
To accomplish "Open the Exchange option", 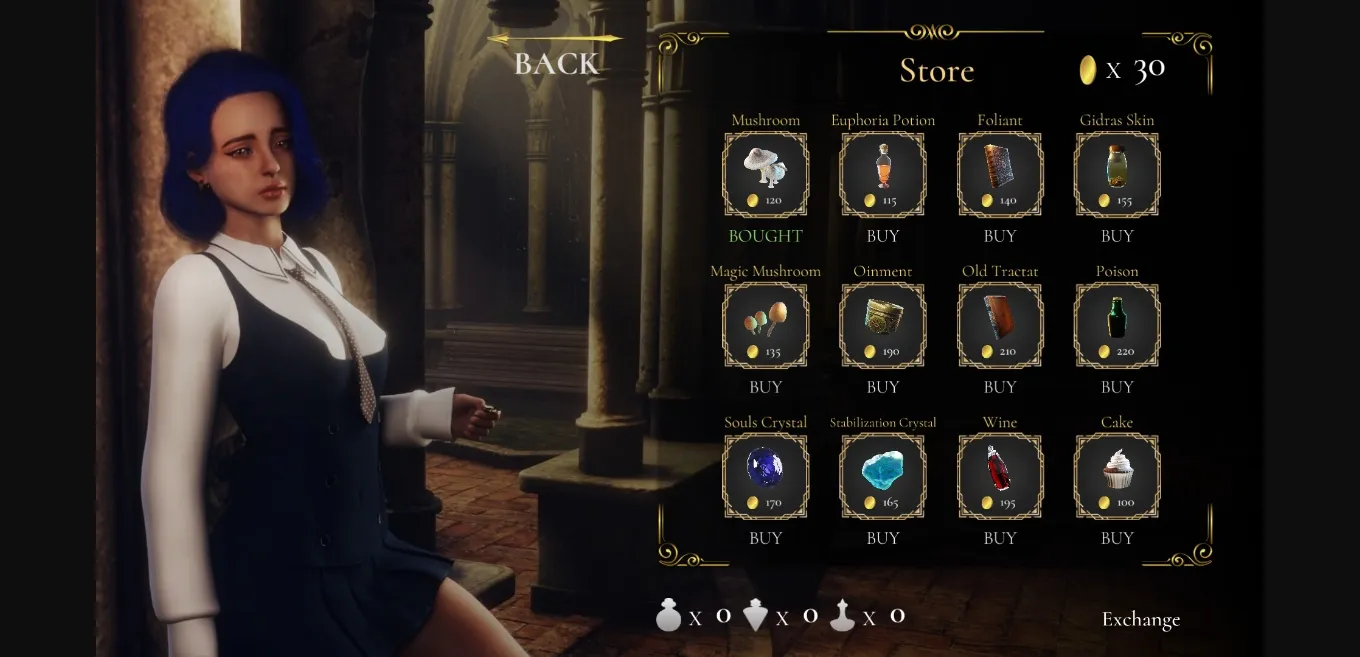I will click(1141, 619).
